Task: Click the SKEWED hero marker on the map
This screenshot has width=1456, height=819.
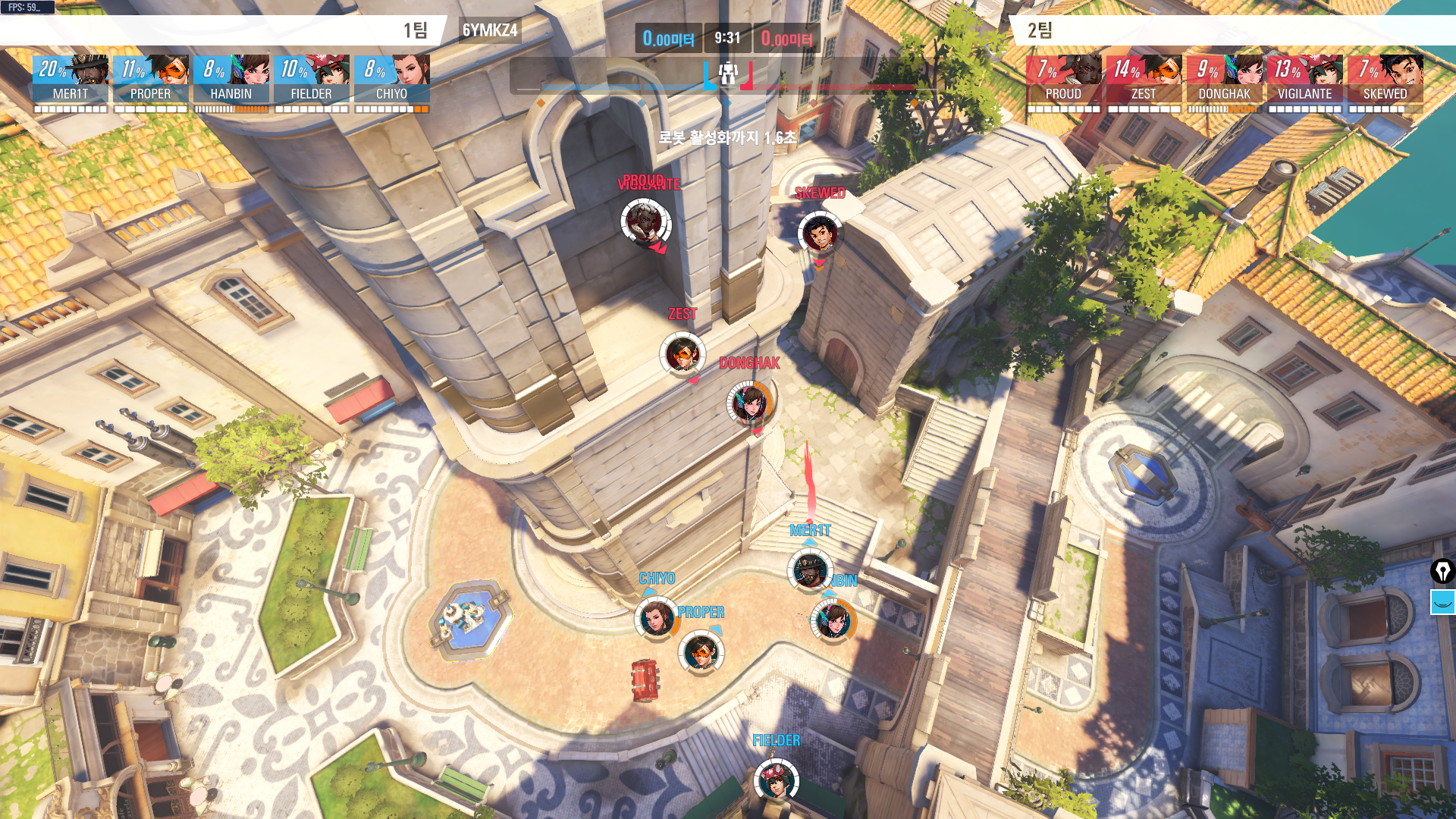Action: coord(819,233)
